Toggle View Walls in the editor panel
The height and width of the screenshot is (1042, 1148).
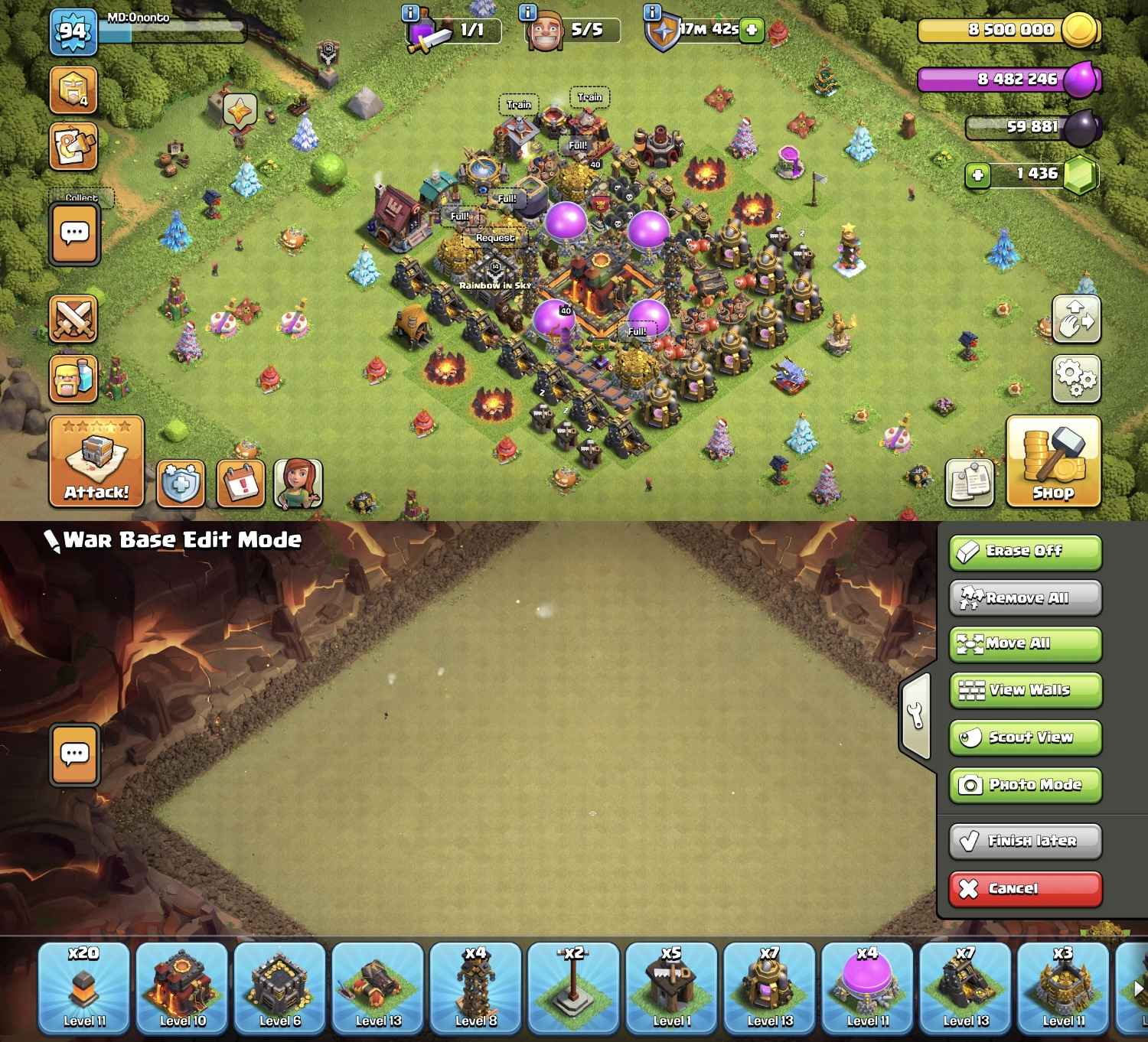click(x=1024, y=689)
